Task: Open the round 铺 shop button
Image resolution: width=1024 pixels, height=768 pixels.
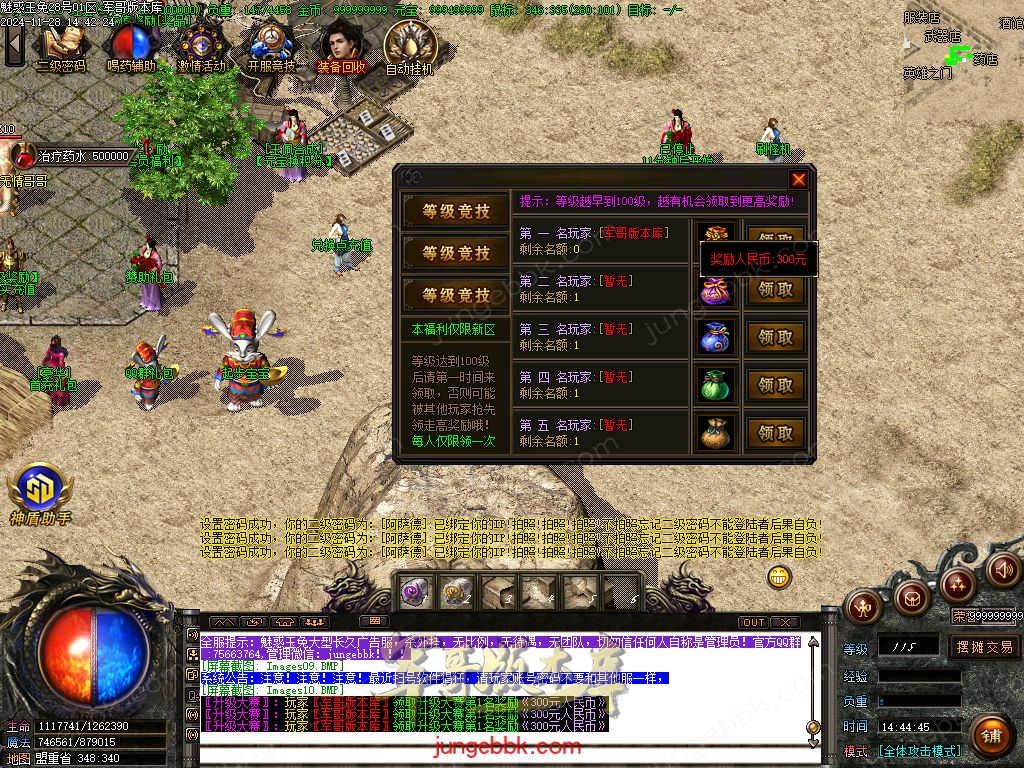Action: coord(991,737)
